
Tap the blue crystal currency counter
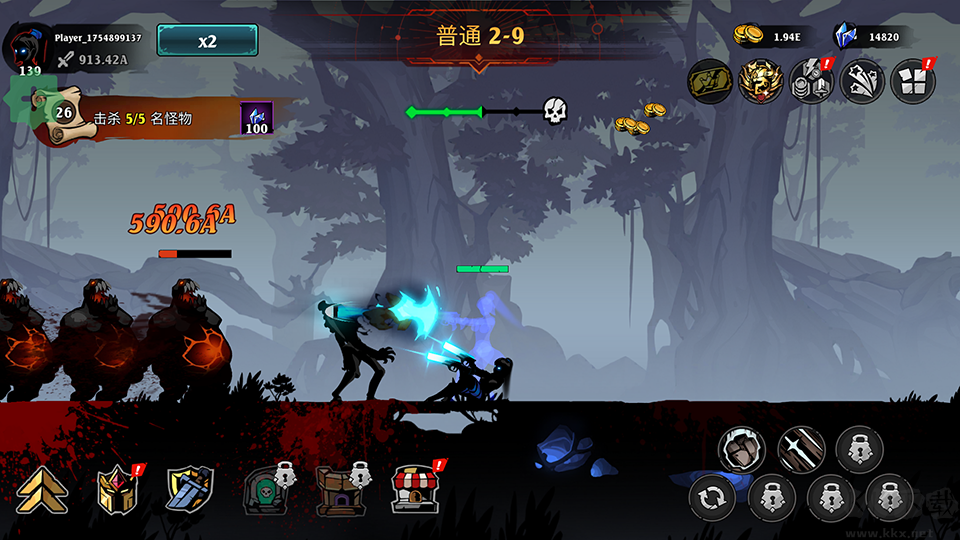click(x=869, y=37)
